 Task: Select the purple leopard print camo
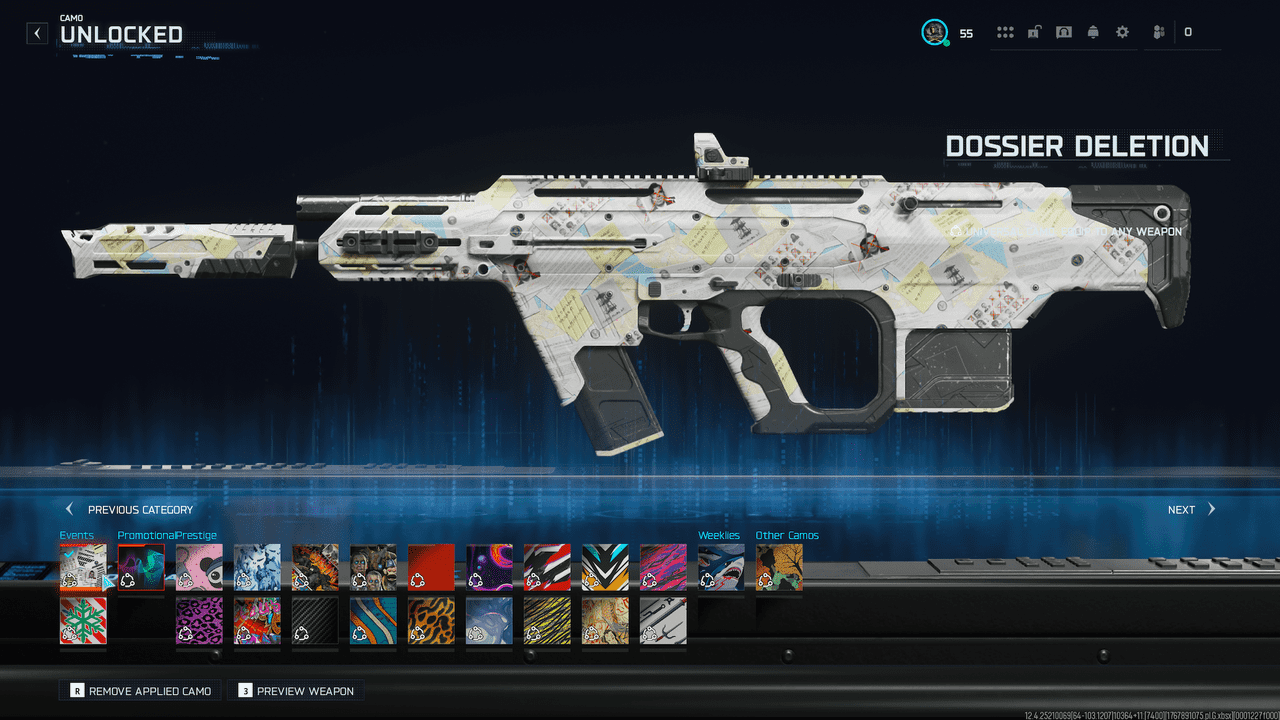pyautogui.click(x=199, y=621)
